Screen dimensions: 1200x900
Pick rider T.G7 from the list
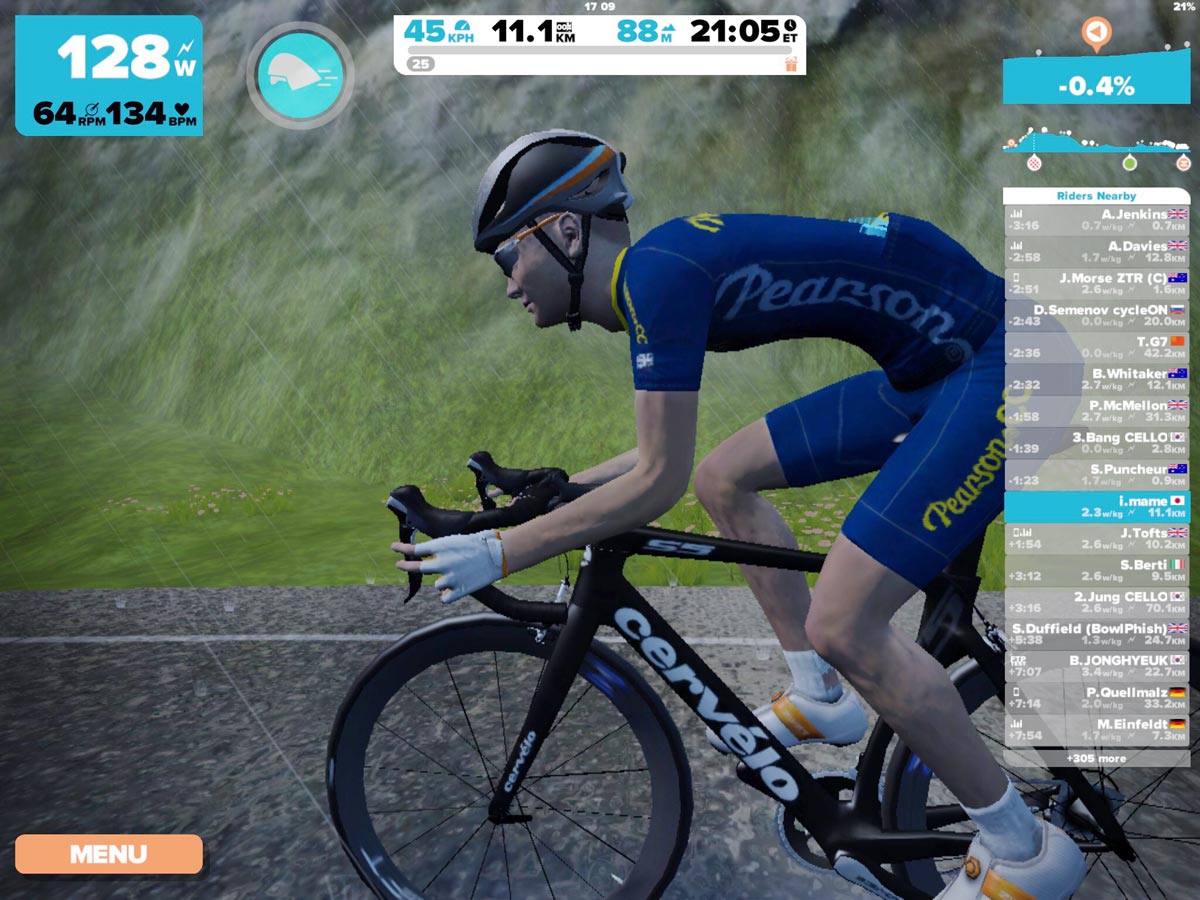click(x=1096, y=347)
